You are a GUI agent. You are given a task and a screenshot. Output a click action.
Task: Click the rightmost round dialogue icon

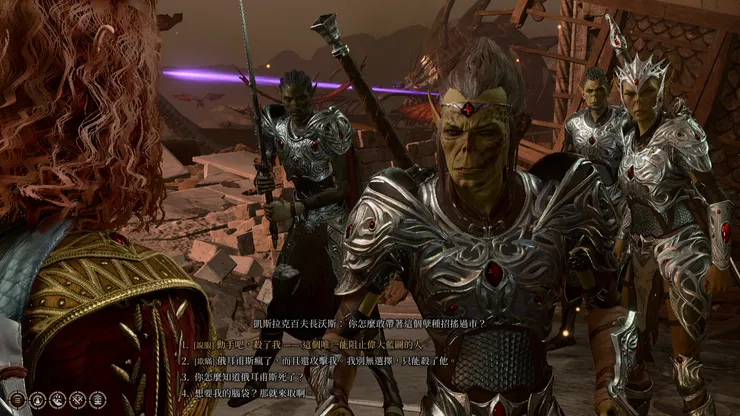99,400
